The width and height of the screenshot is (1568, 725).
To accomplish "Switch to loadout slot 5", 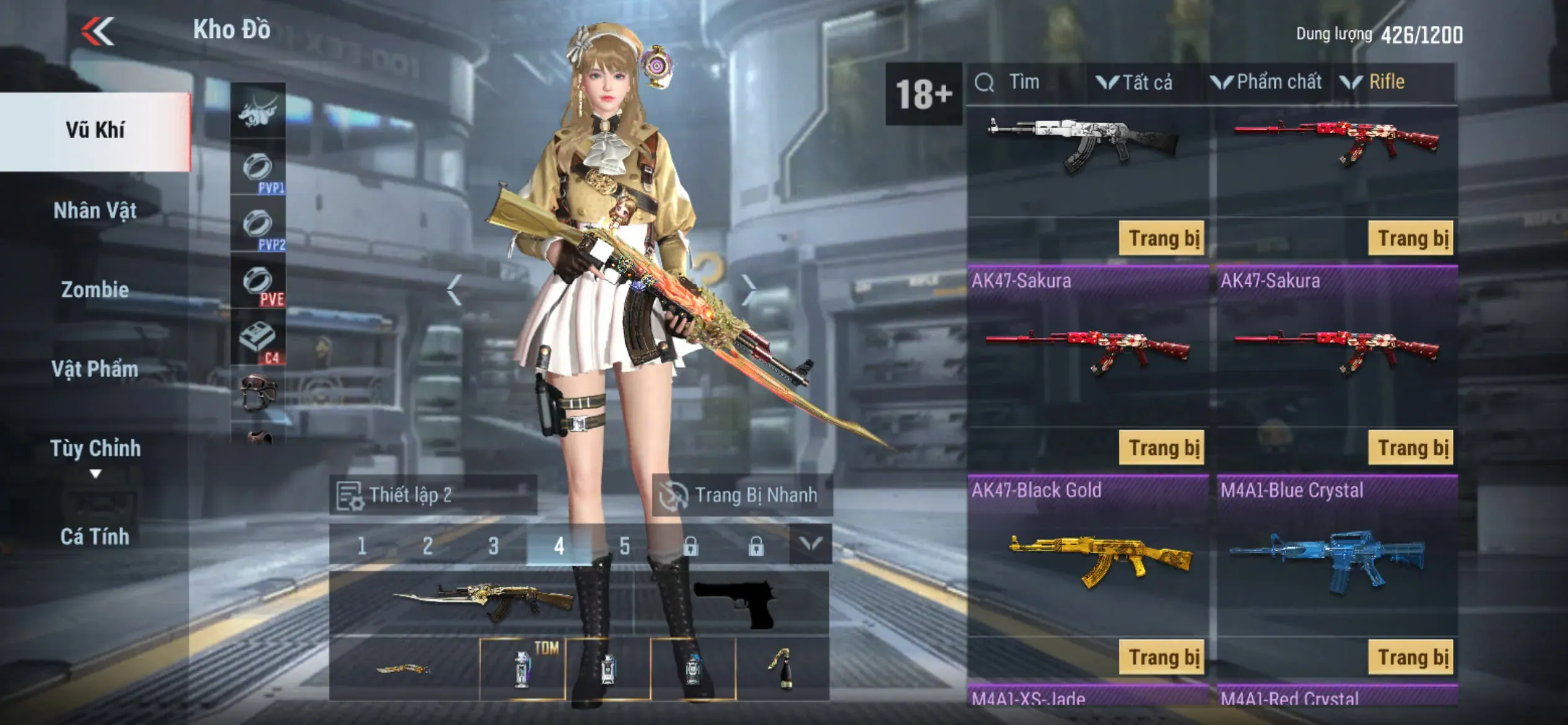I will tap(624, 546).
